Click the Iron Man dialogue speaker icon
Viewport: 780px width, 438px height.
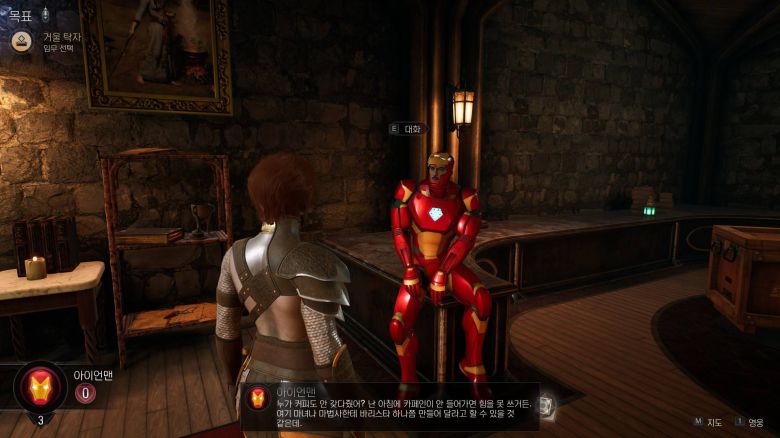tap(258, 398)
